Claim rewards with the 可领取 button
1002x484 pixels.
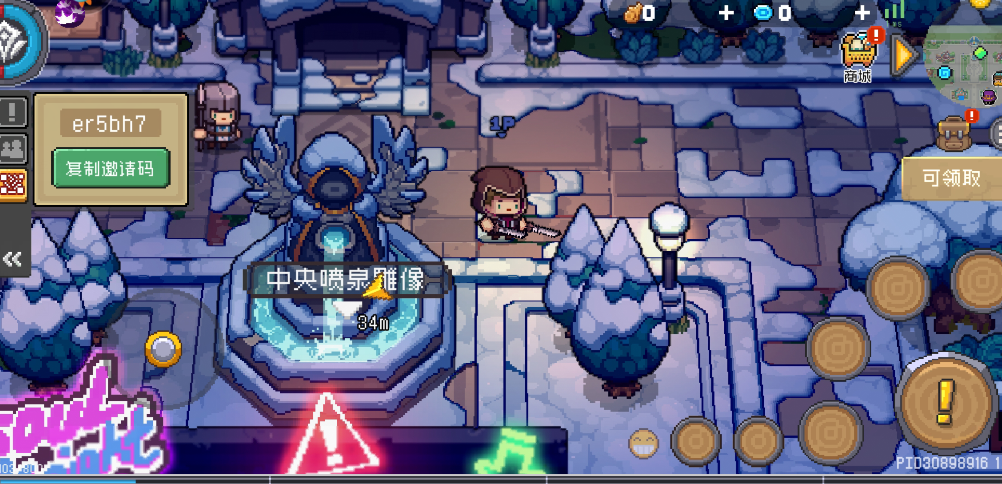click(x=950, y=179)
